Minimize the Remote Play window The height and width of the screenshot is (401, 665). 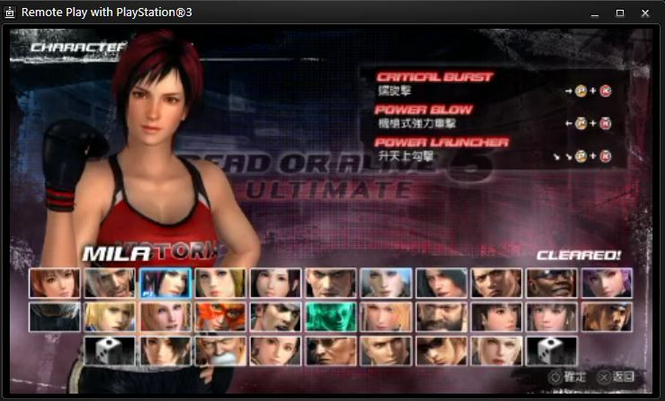pos(594,12)
